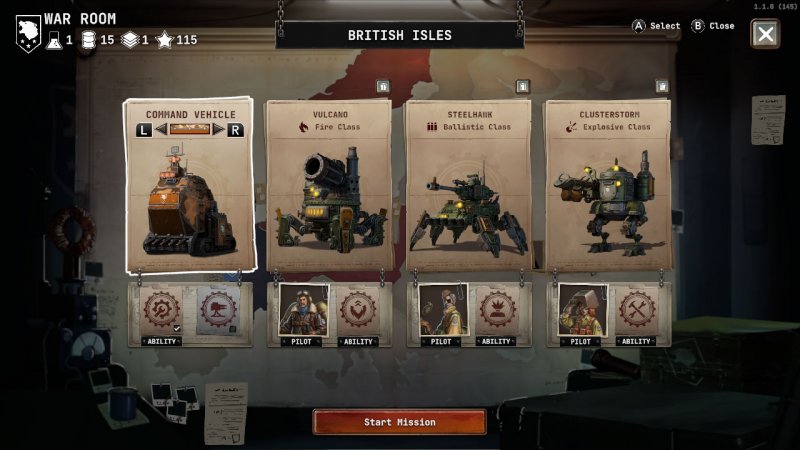Screen dimensions: 800x450
Task: Close the War Room screen
Action: (x=765, y=34)
